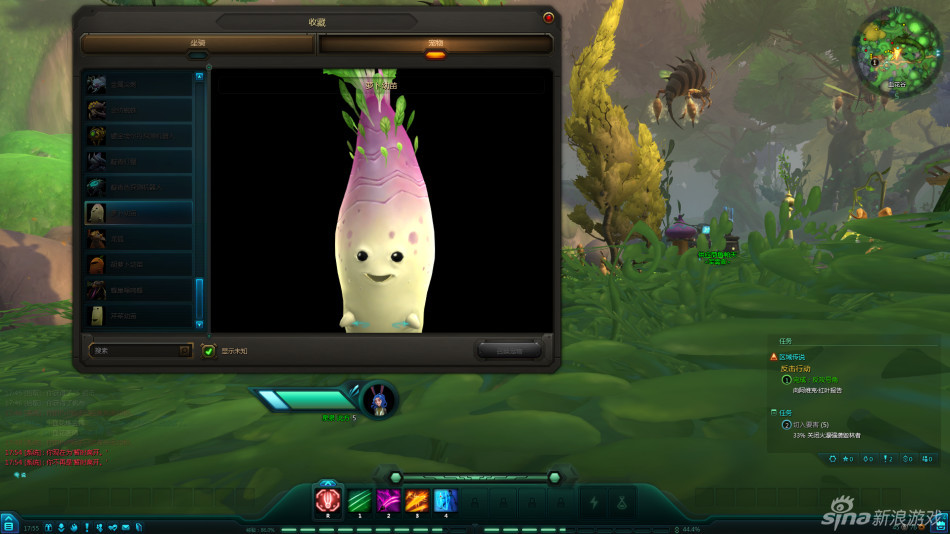The height and width of the screenshot is (534, 950).
Task: Click the character portrait with blue hair
Action: tap(379, 398)
